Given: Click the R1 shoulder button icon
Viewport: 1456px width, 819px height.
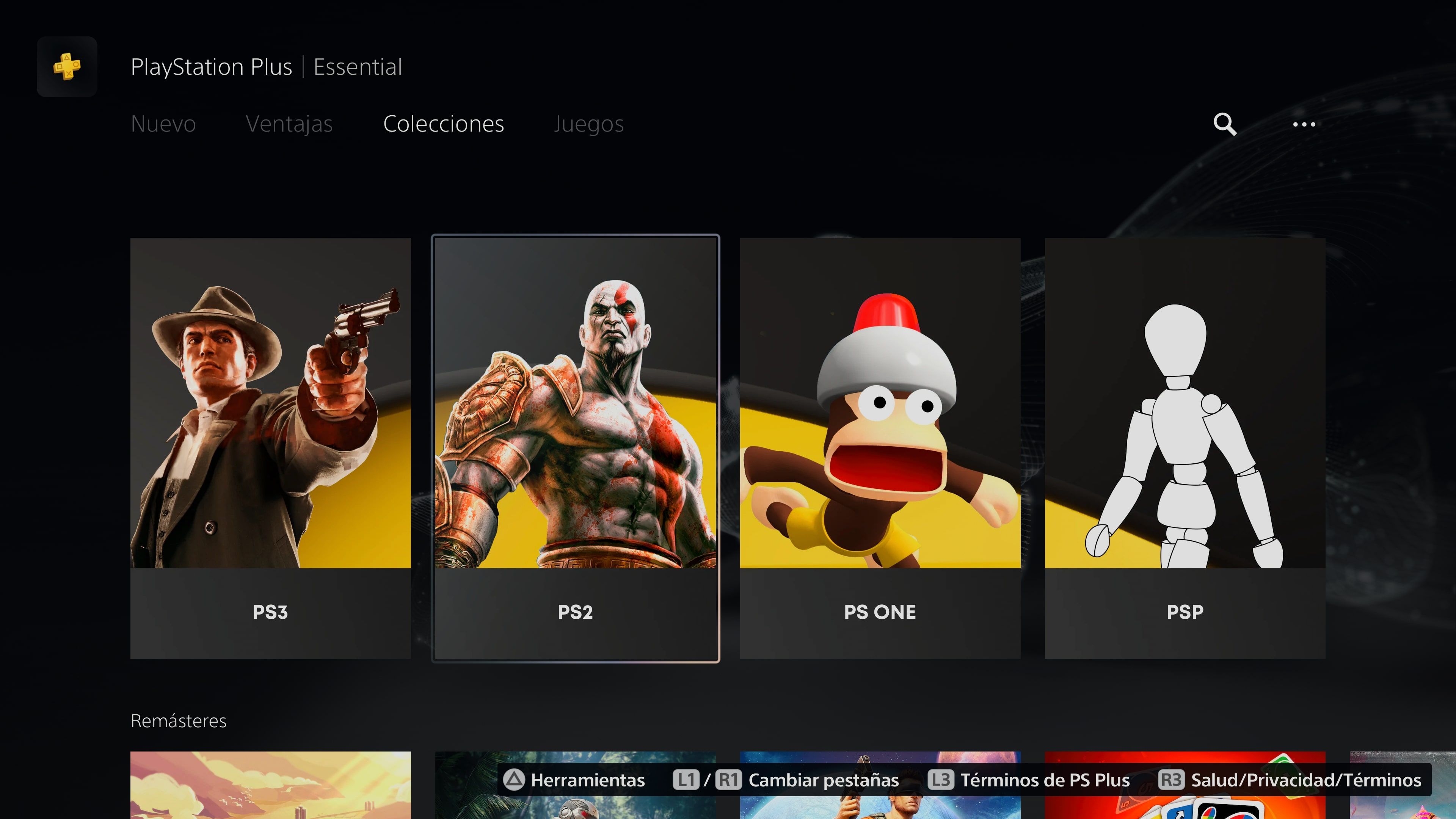Looking at the screenshot, I should tap(728, 780).
